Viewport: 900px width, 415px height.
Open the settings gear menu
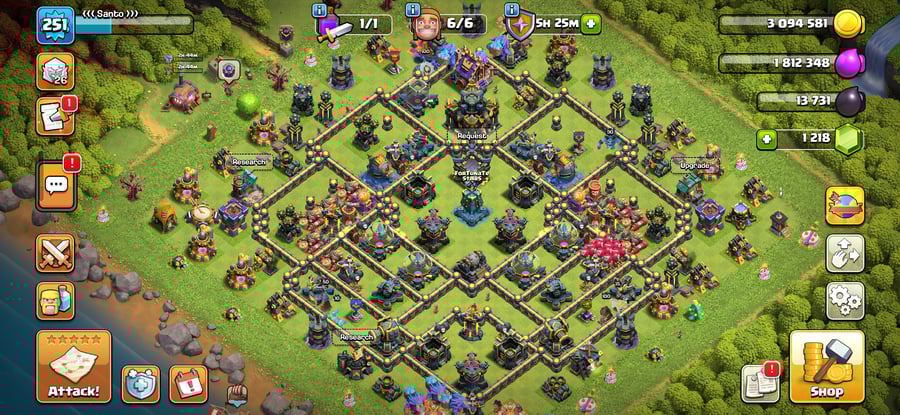tap(844, 300)
